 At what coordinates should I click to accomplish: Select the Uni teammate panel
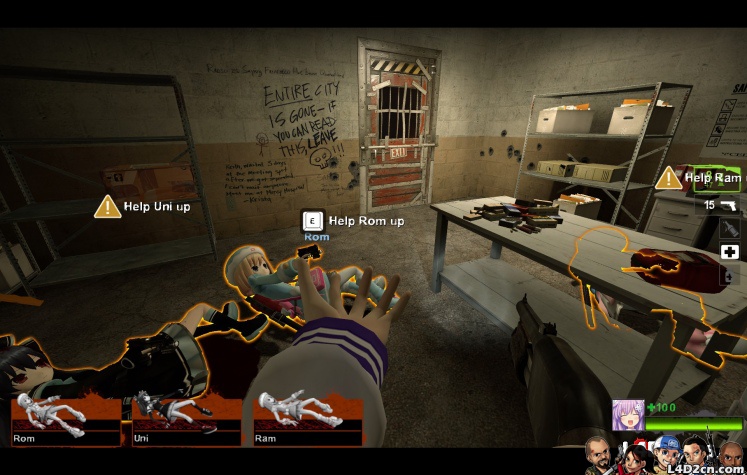pyautogui.click(x=187, y=418)
